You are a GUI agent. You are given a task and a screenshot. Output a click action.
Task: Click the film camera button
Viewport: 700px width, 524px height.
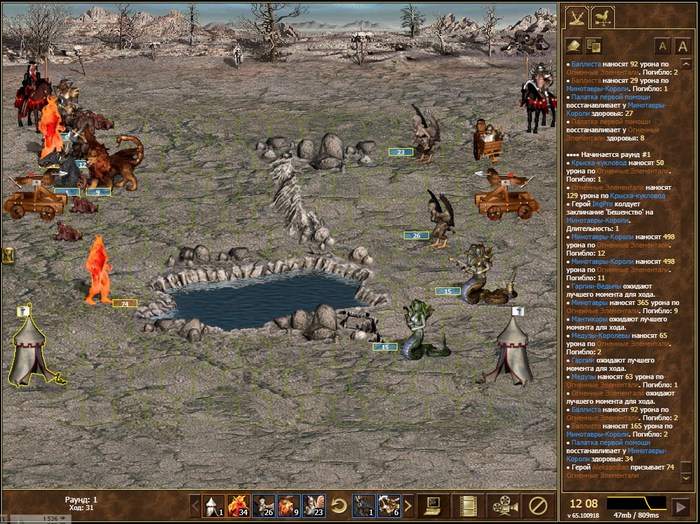click(x=502, y=504)
